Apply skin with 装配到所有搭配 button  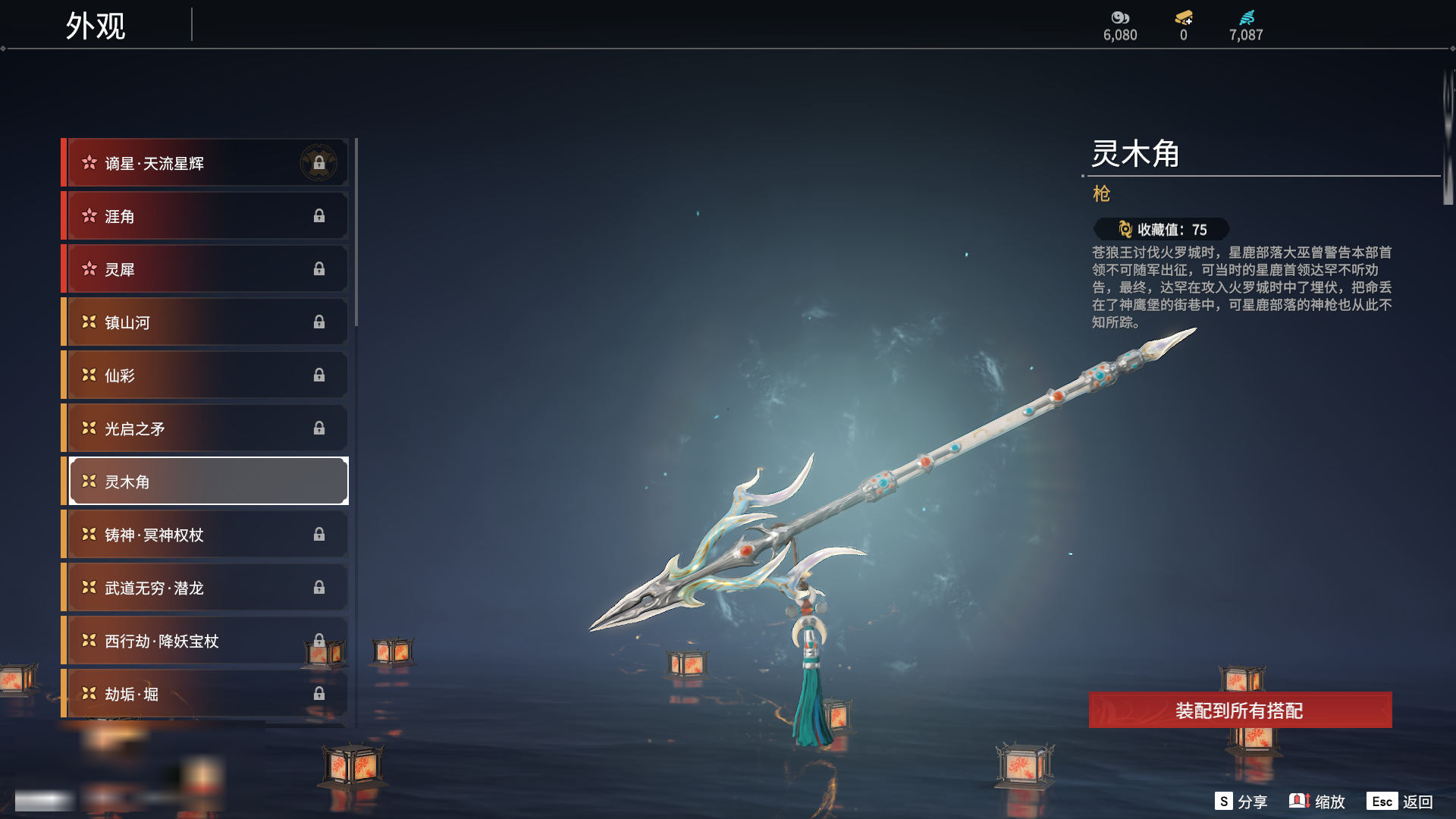(1240, 711)
